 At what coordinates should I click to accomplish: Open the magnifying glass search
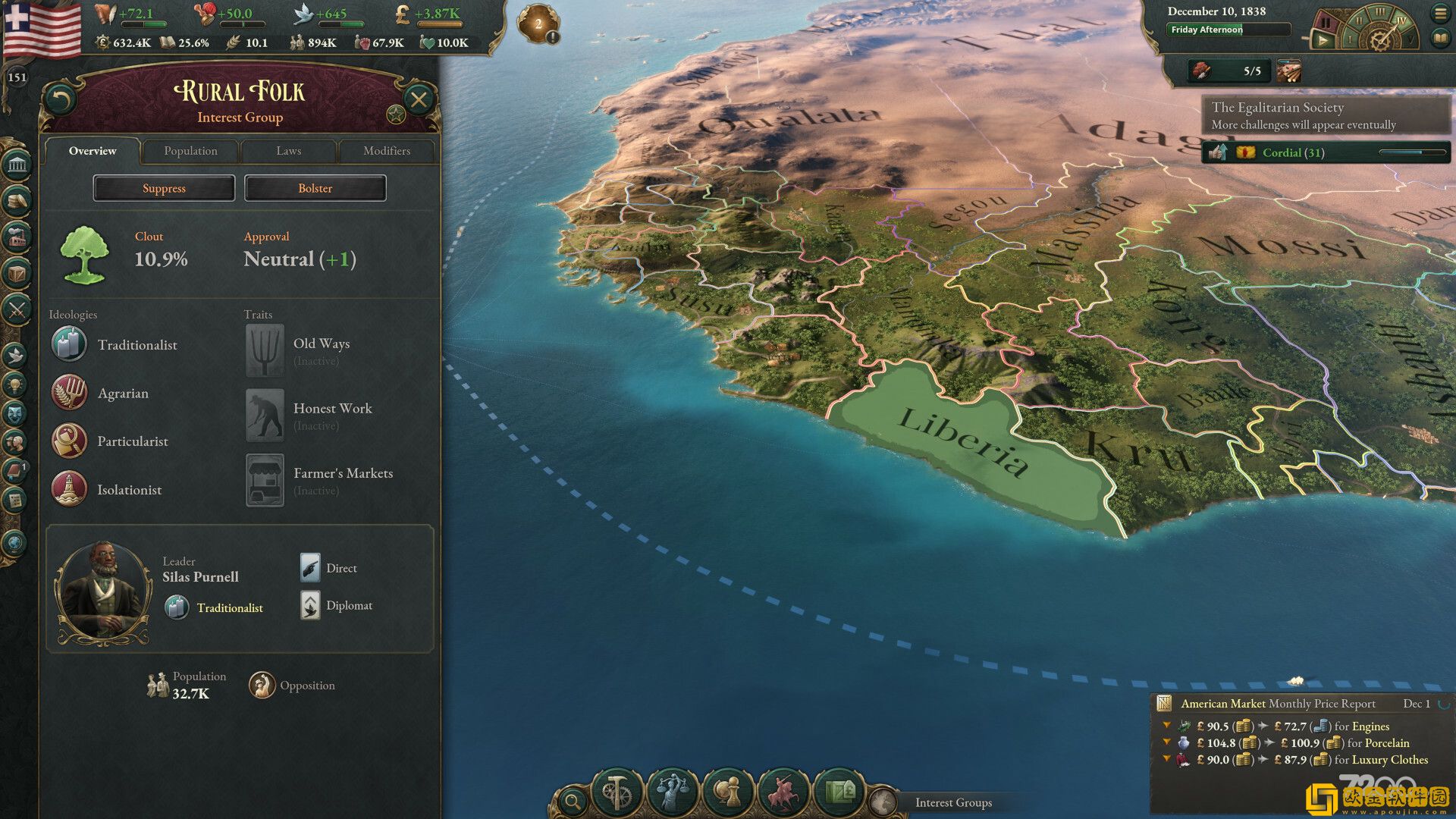click(x=573, y=800)
